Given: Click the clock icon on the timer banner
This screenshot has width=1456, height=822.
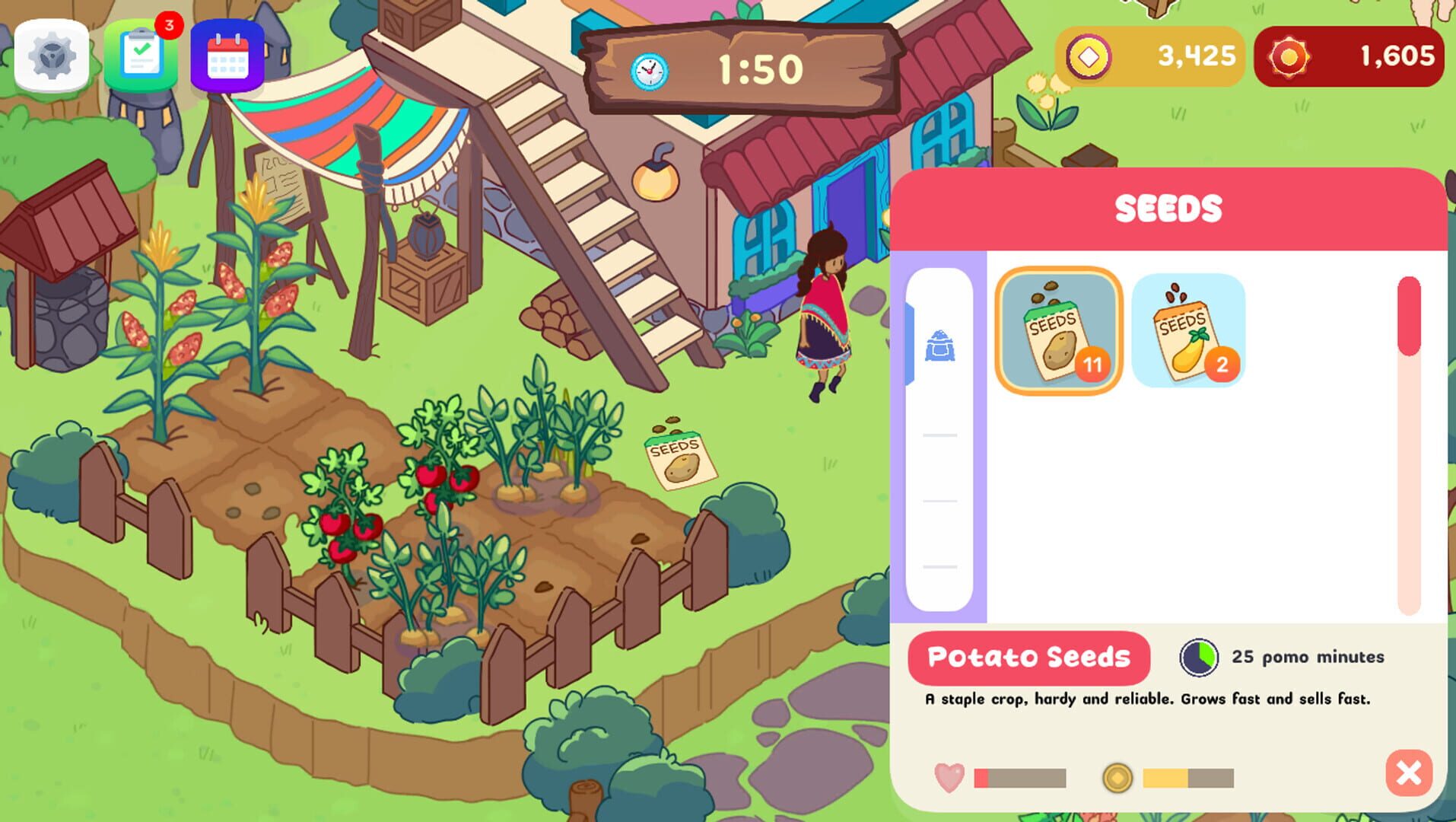Looking at the screenshot, I should (648, 70).
